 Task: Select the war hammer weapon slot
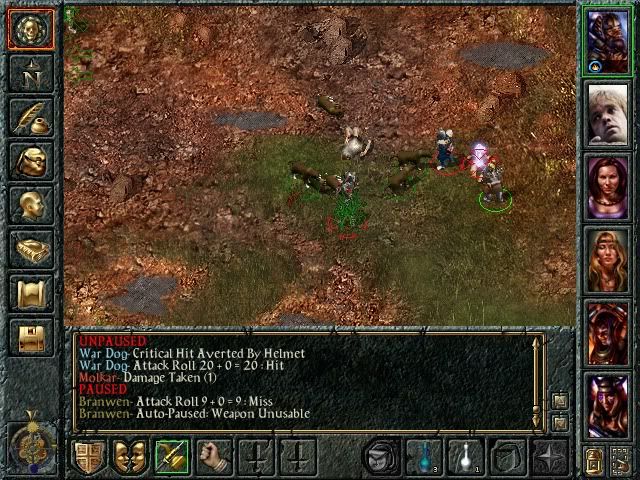(x=171, y=457)
